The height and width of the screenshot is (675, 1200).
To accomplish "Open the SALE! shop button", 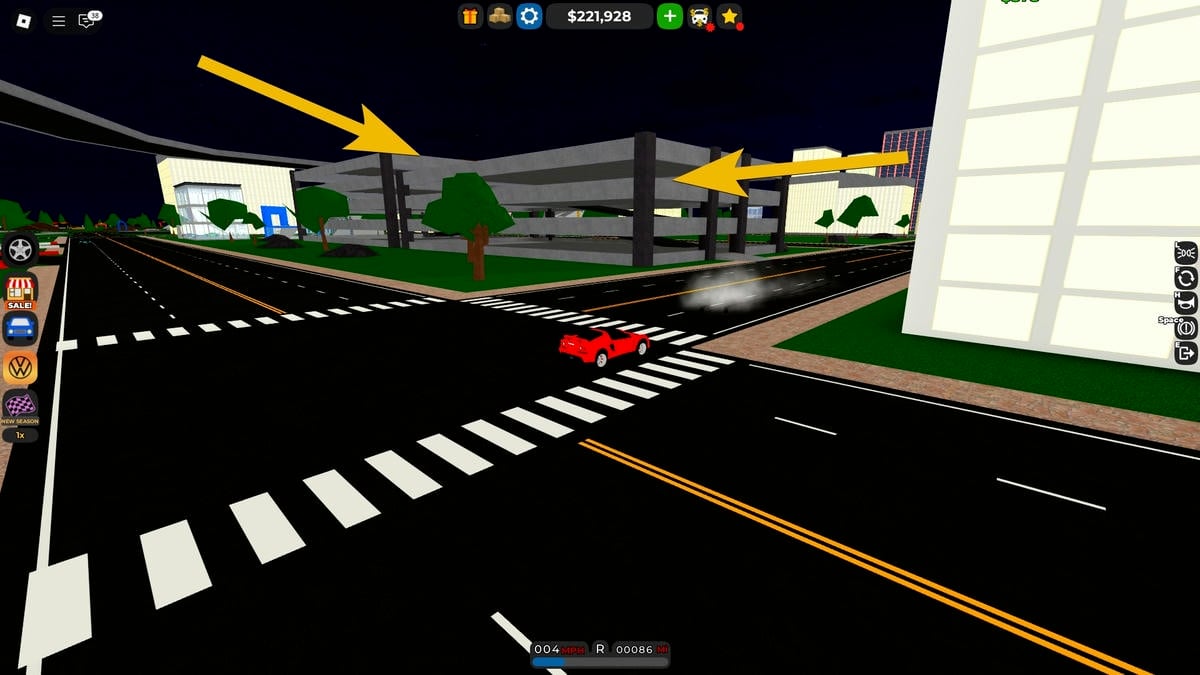I will (x=20, y=291).
